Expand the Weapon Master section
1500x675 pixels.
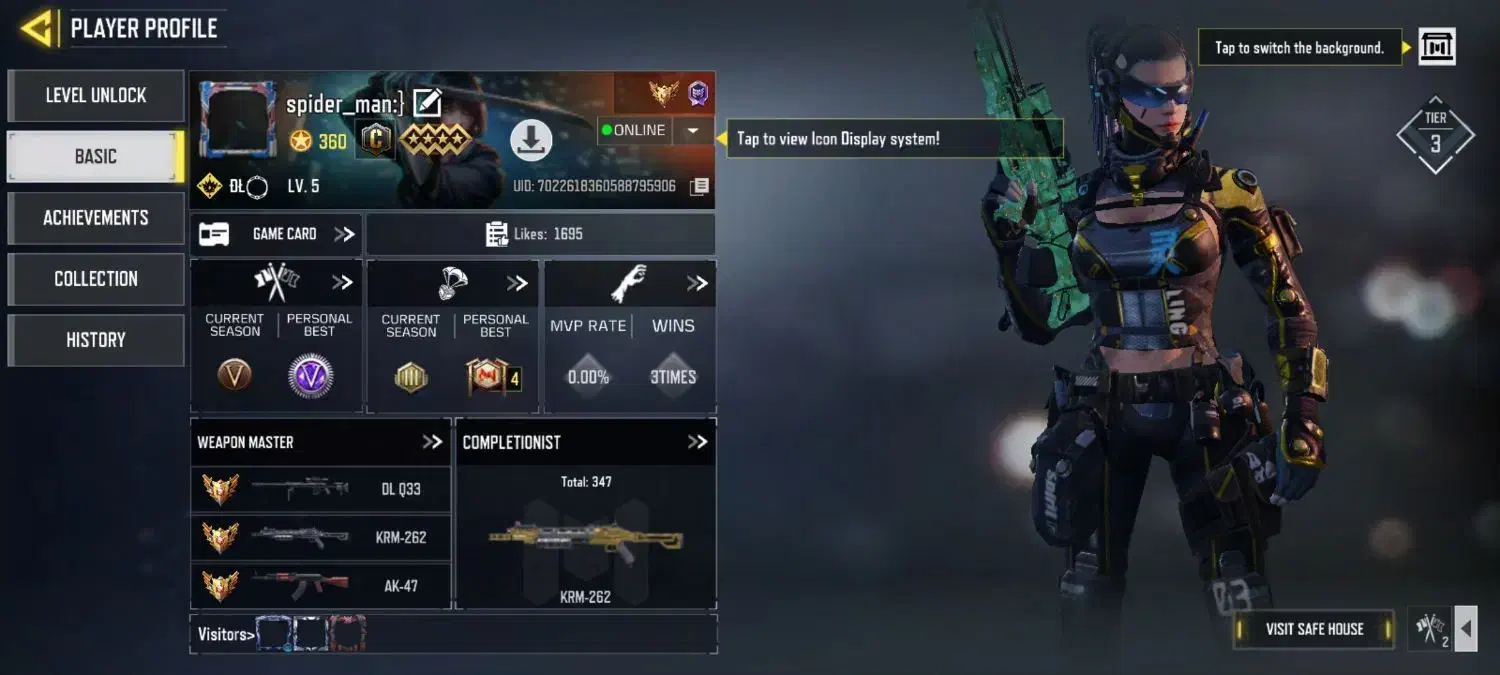(432, 442)
